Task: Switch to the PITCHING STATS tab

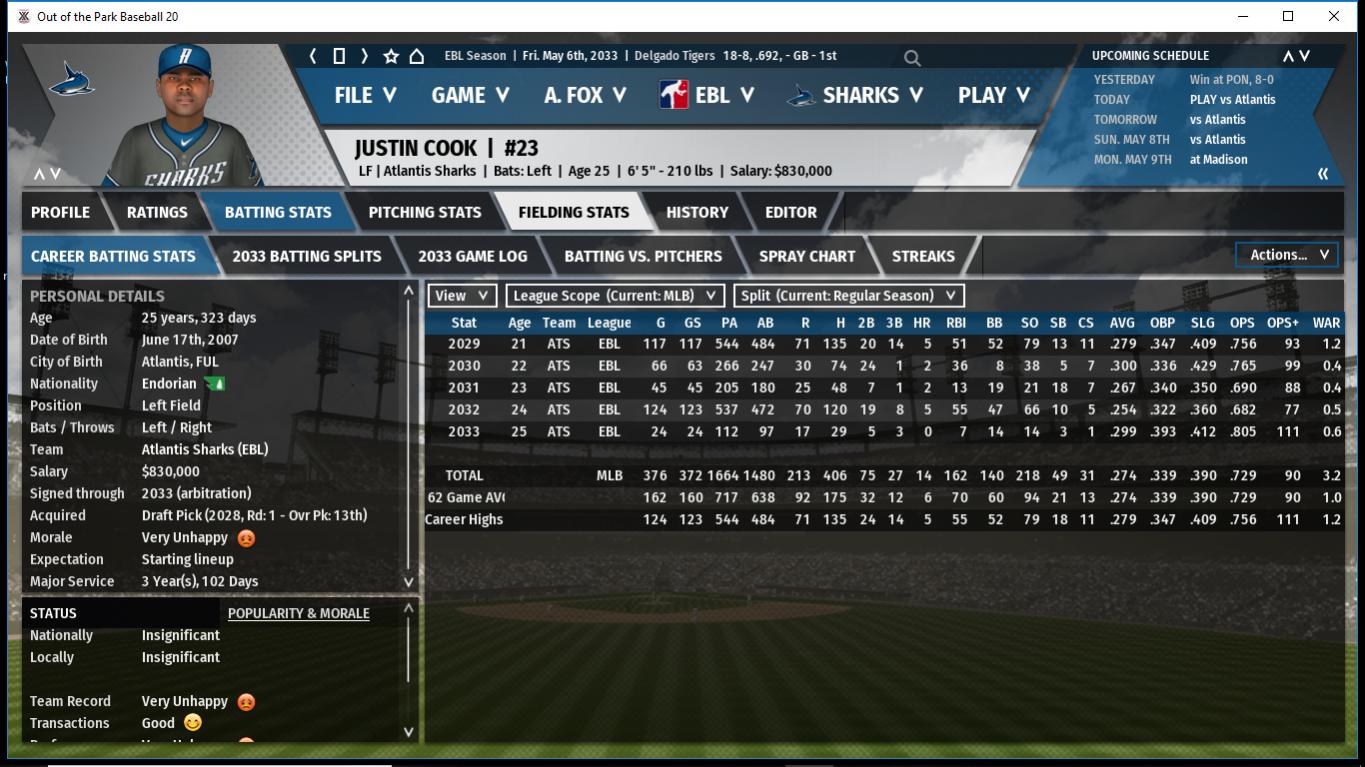Action: (424, 212)
